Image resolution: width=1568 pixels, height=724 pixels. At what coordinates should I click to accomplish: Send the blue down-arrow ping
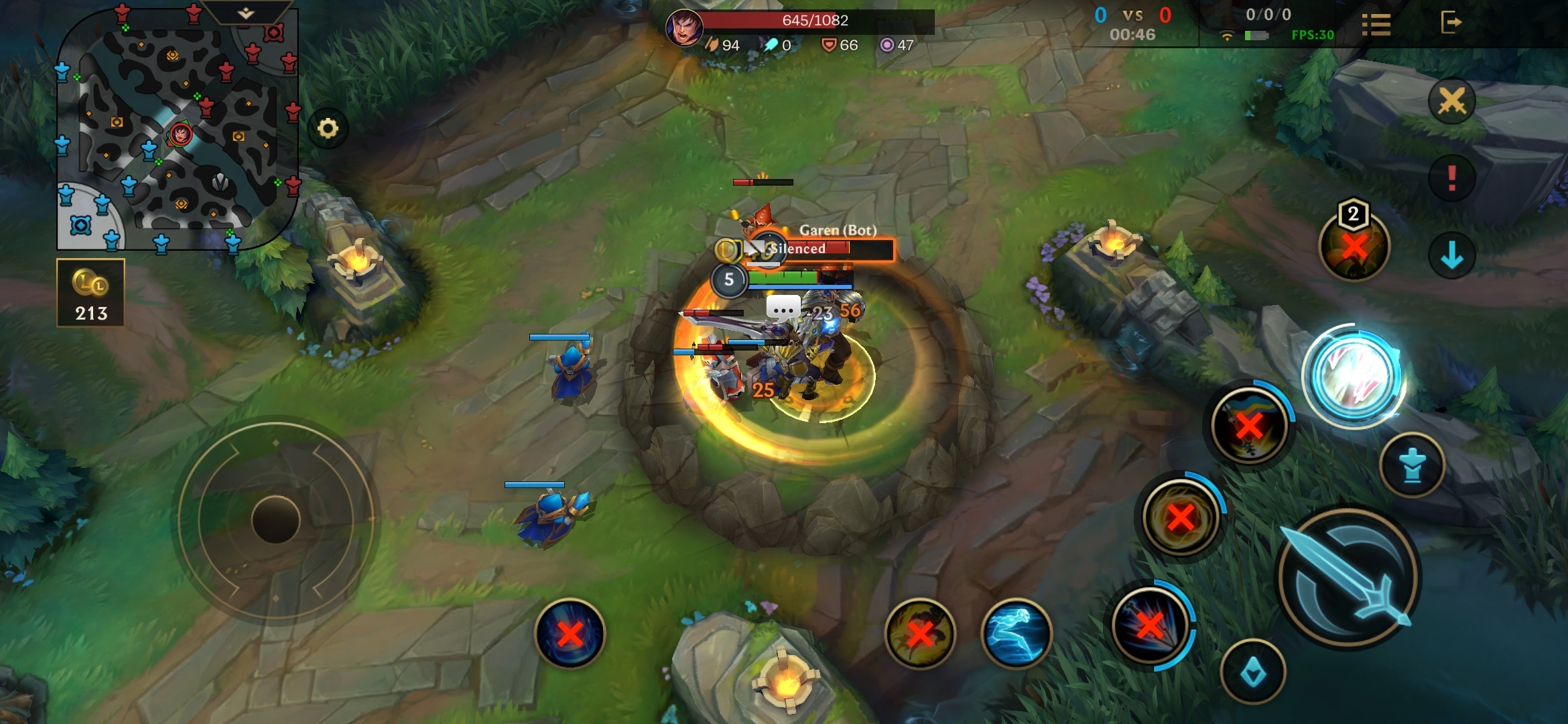point(1451,255)
